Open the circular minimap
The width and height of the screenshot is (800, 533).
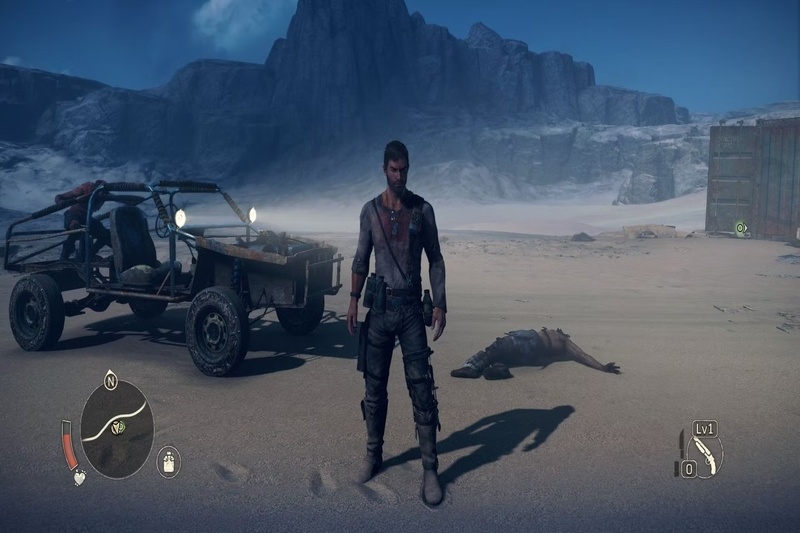(x=117, y=430)
